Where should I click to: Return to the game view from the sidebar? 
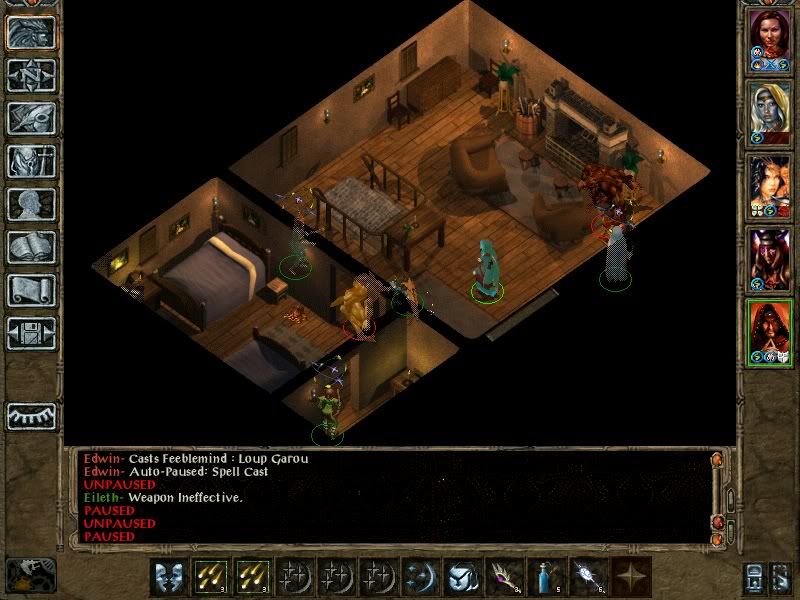click(x=30, y=32)
